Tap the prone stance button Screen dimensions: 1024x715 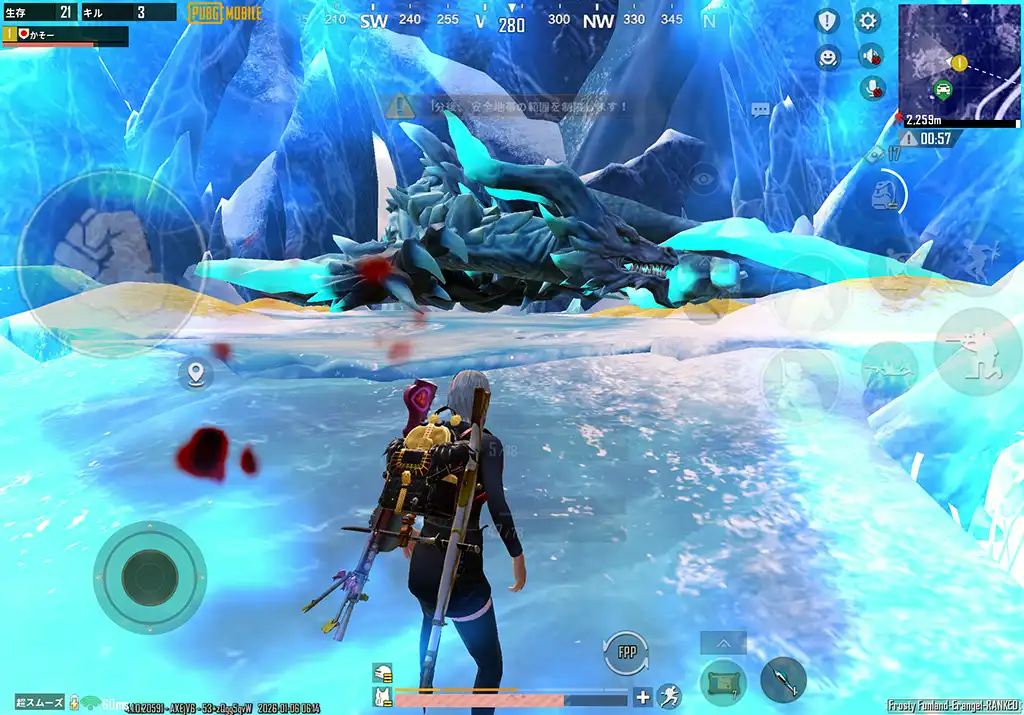pyautogui.click(x=889, y=368)
